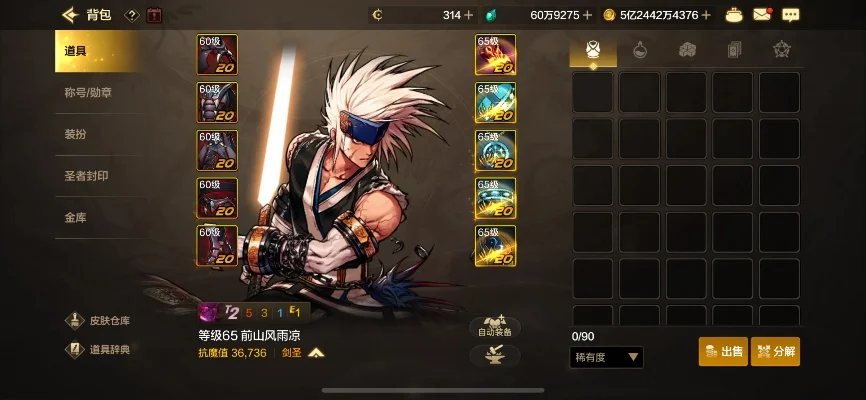
Task: Open the chat speech bubble icon
Action: [790, 15]
